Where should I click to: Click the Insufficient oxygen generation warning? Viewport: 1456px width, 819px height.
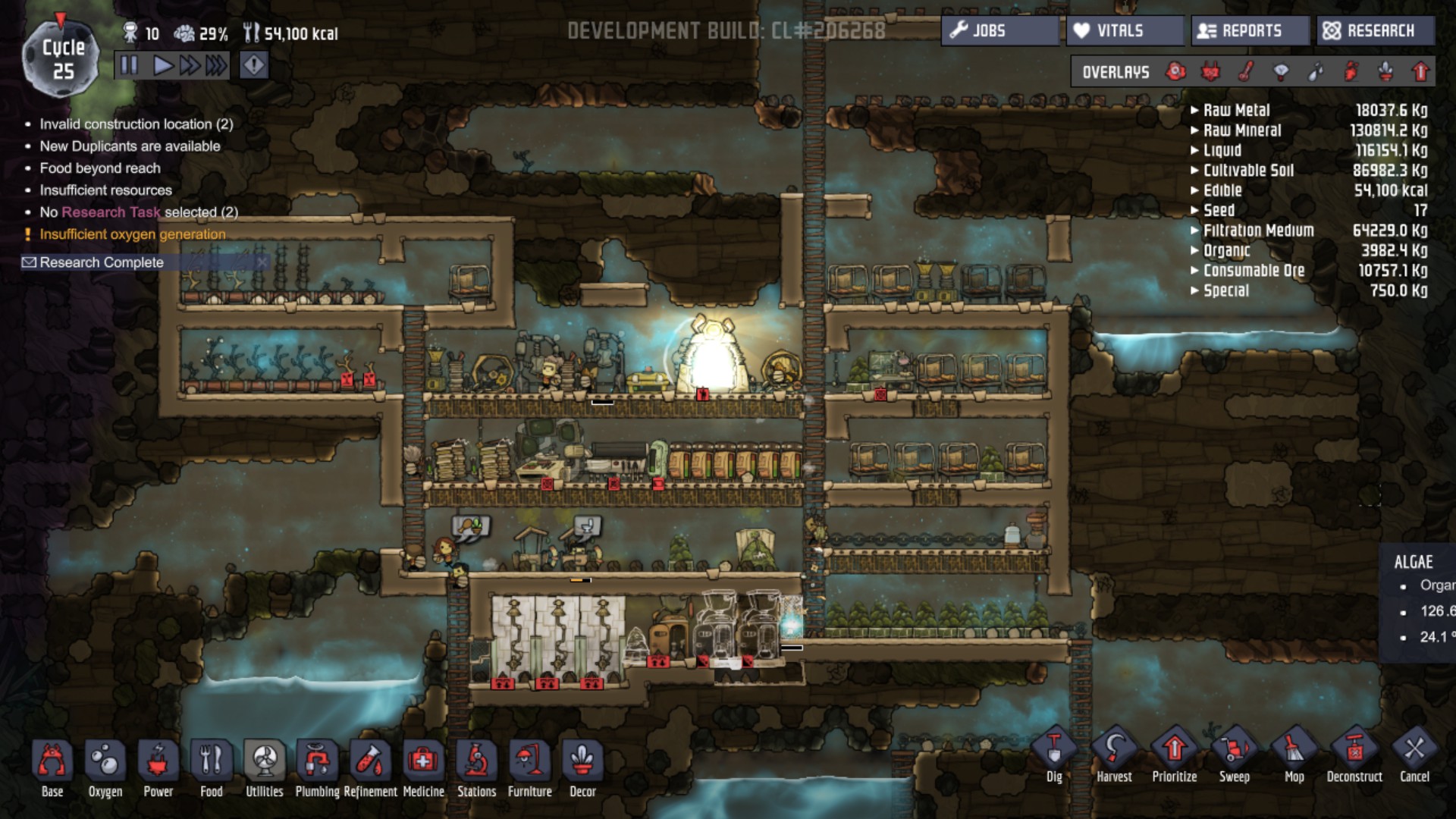tap(133, 234)
